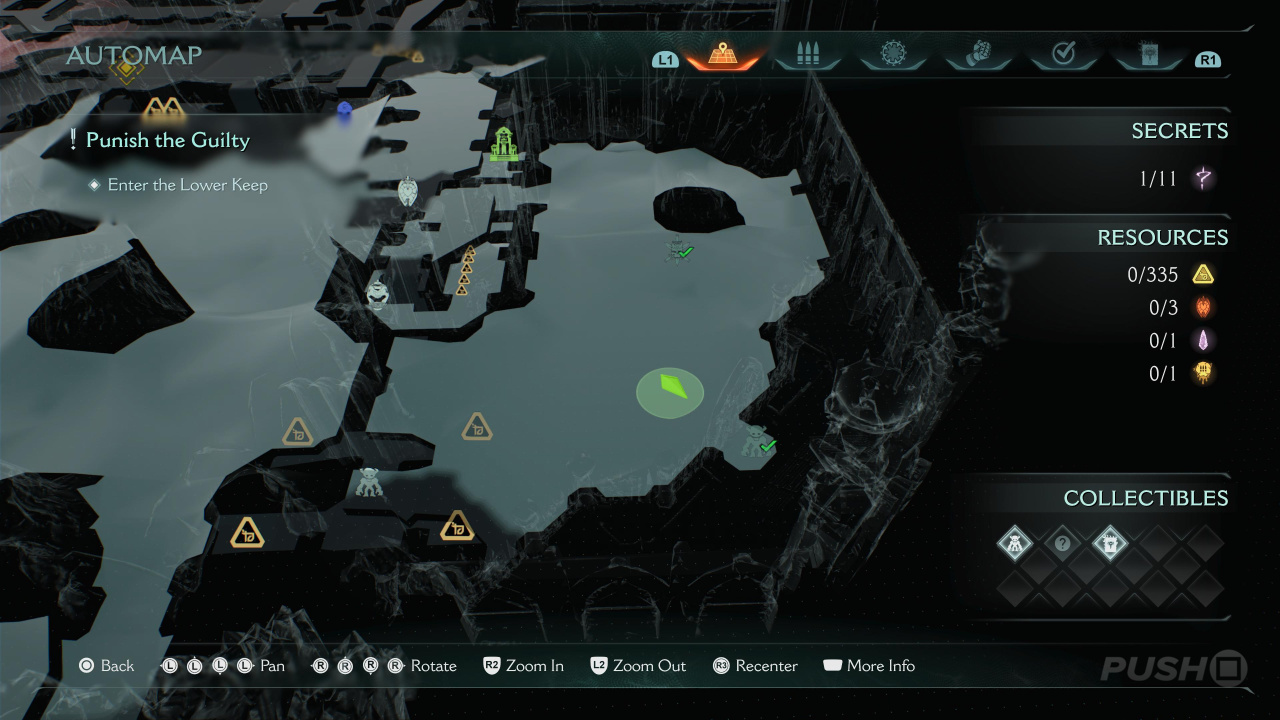
Task: Select the unknown question mark collectible slot
Action: [1062, 544]
